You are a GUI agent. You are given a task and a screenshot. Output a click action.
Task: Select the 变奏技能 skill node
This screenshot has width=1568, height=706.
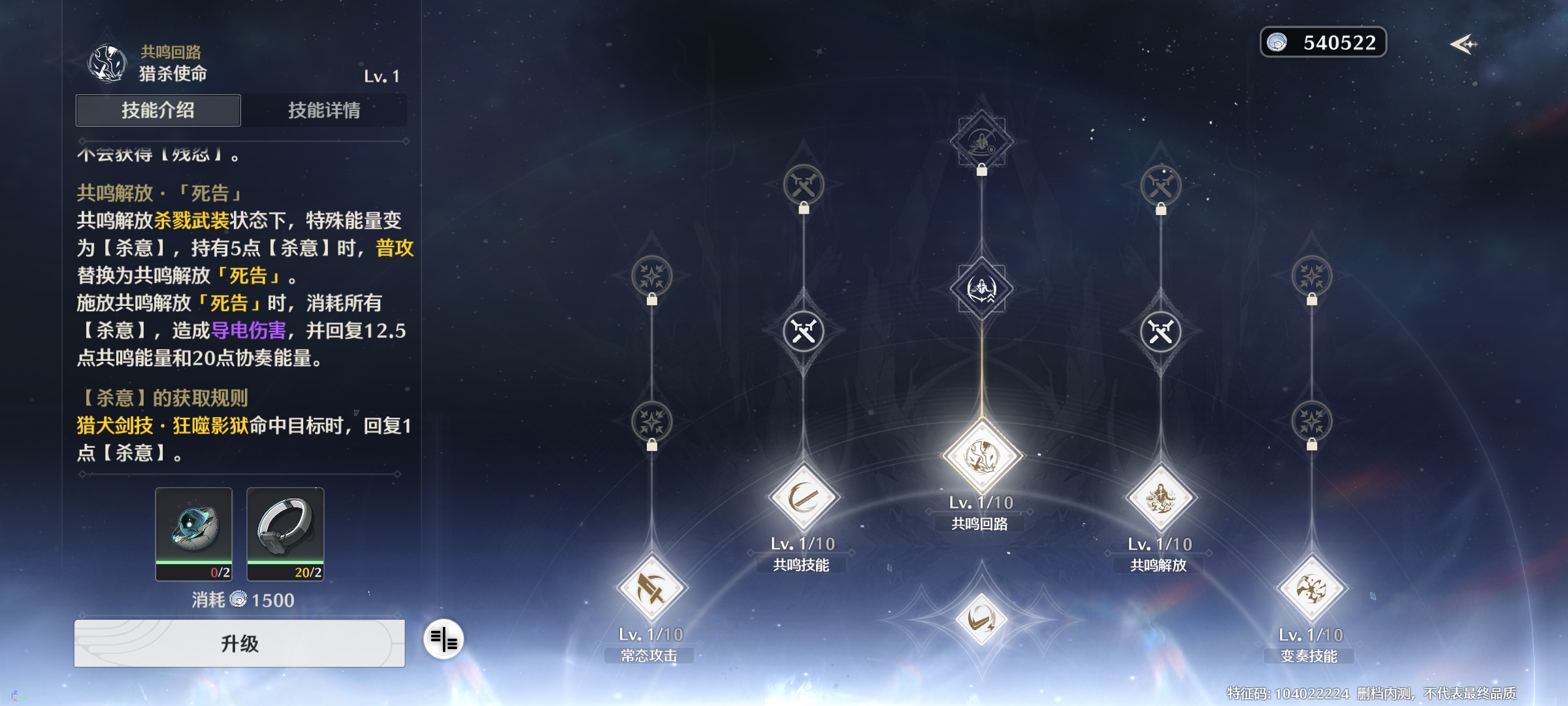coord(1311,588)
